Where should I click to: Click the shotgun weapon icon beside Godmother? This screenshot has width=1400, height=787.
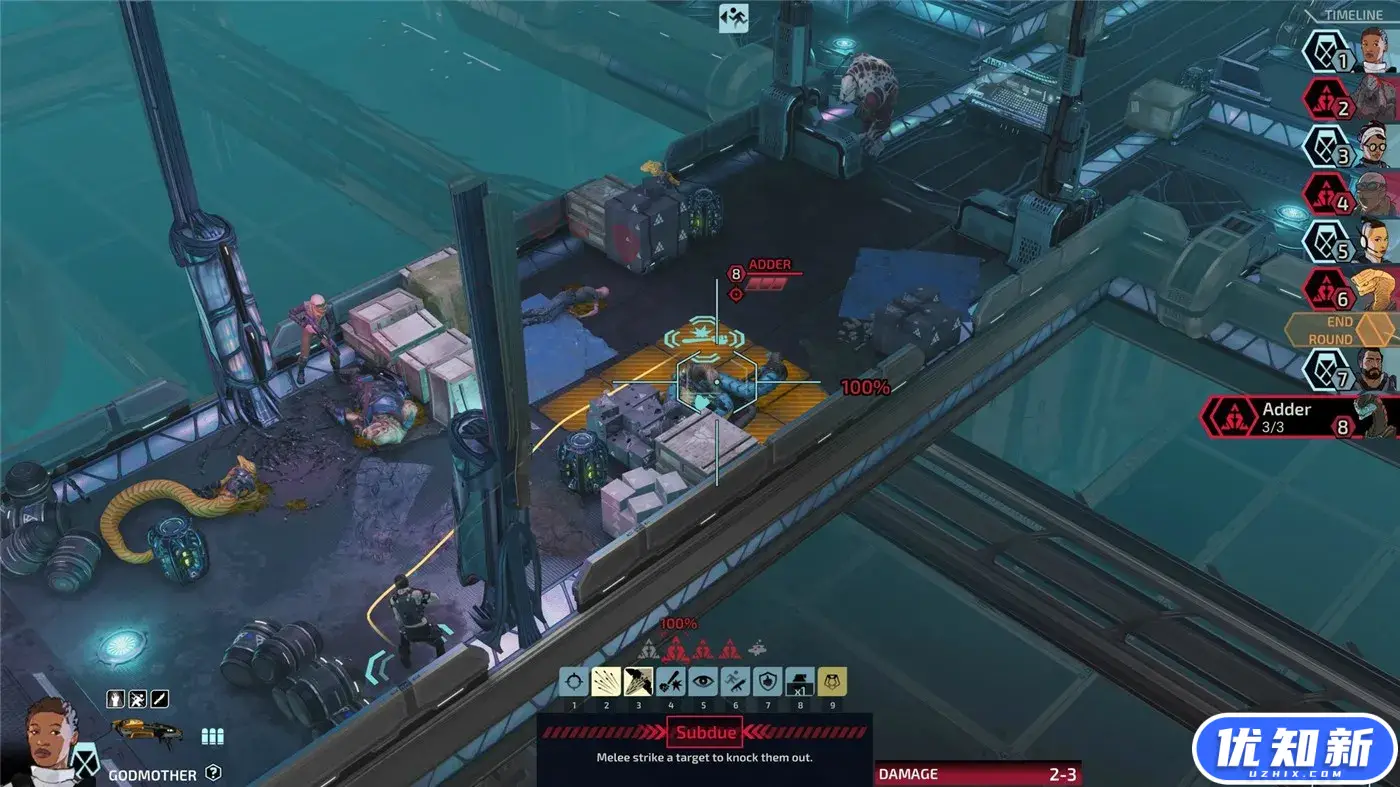point(146,731)
